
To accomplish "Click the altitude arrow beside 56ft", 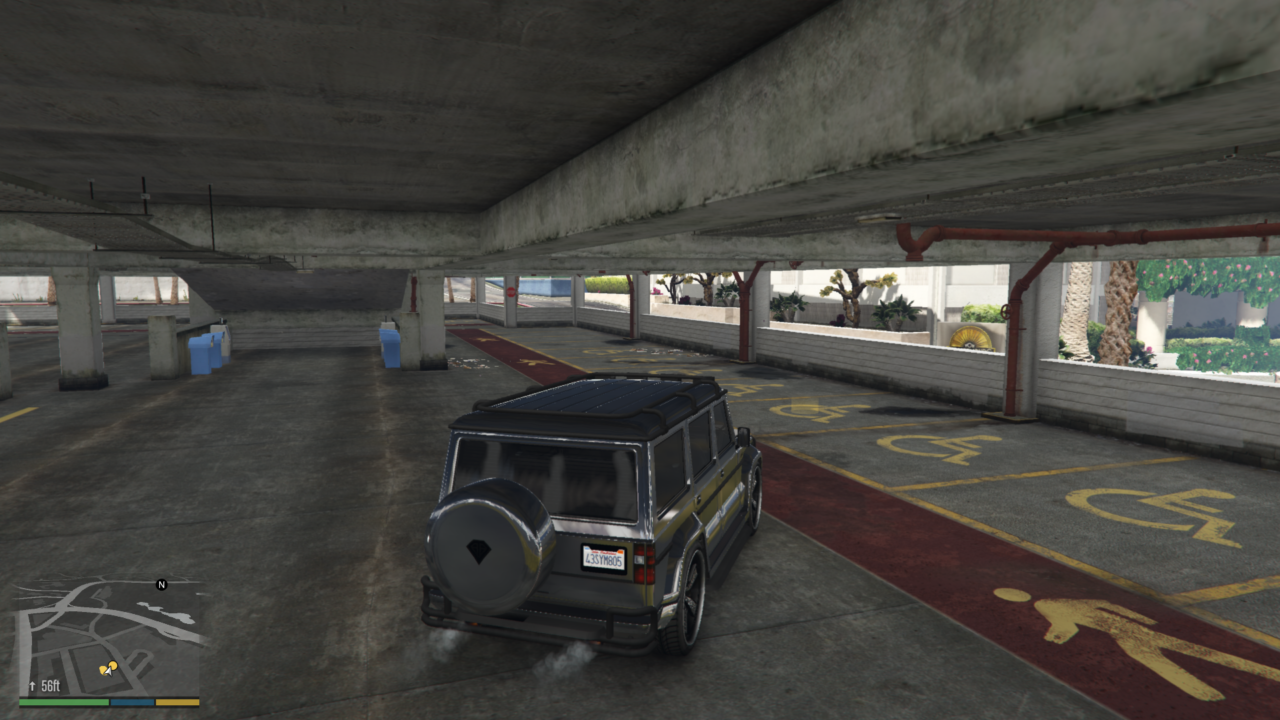I will point(32,686).
